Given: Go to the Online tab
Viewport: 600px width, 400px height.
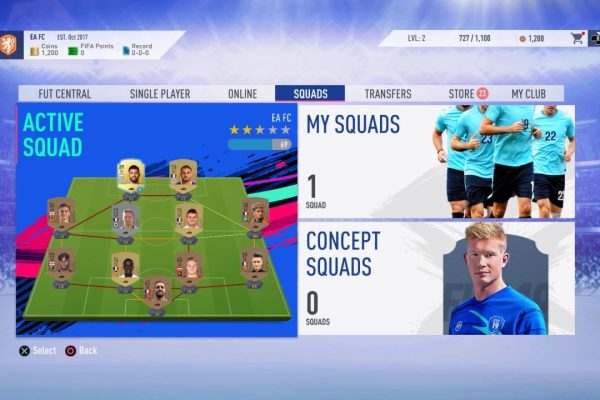Looking at the screenshot, I should (x=242, y=94).
